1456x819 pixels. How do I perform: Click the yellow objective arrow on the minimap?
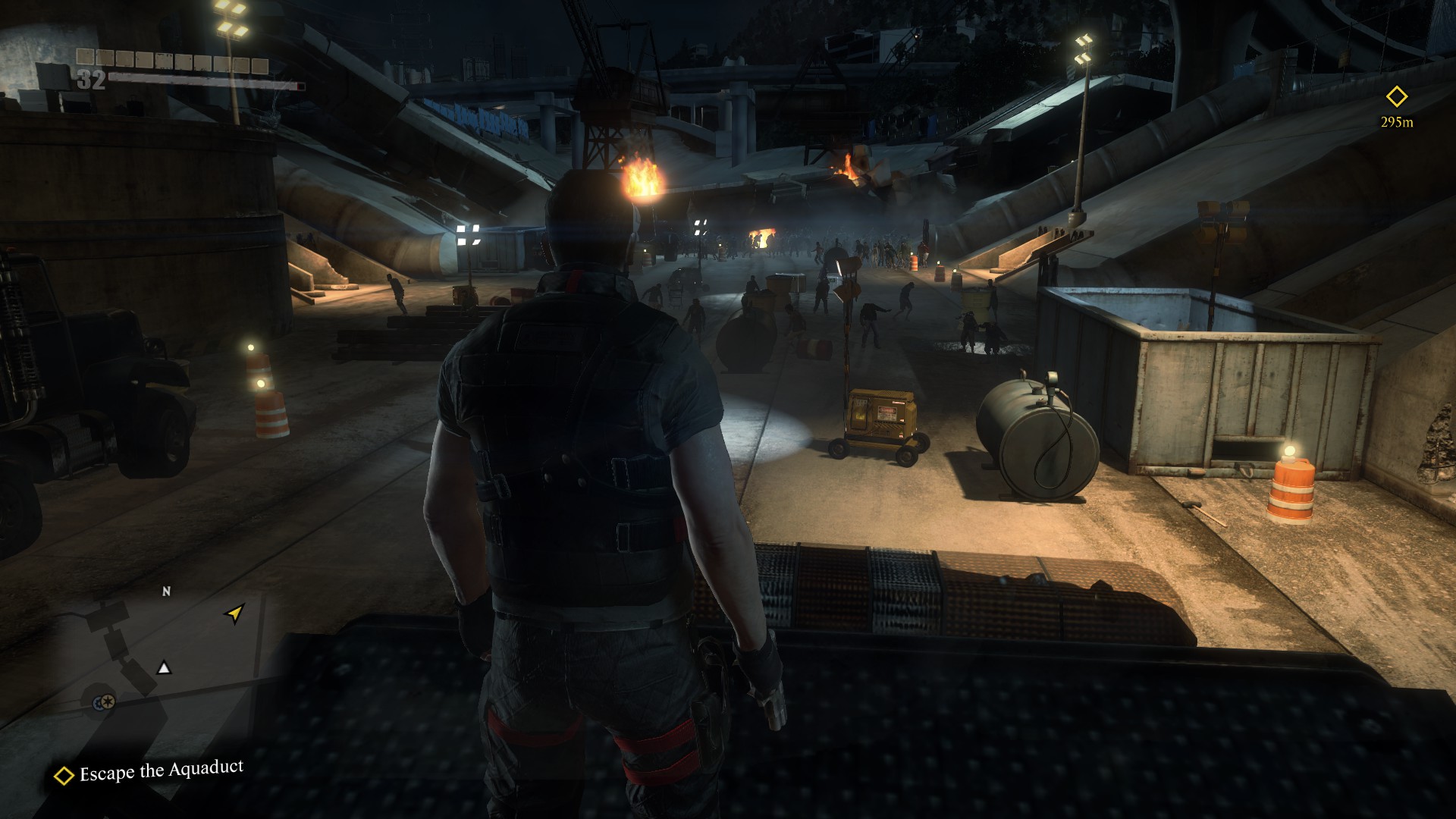(235, 613)
